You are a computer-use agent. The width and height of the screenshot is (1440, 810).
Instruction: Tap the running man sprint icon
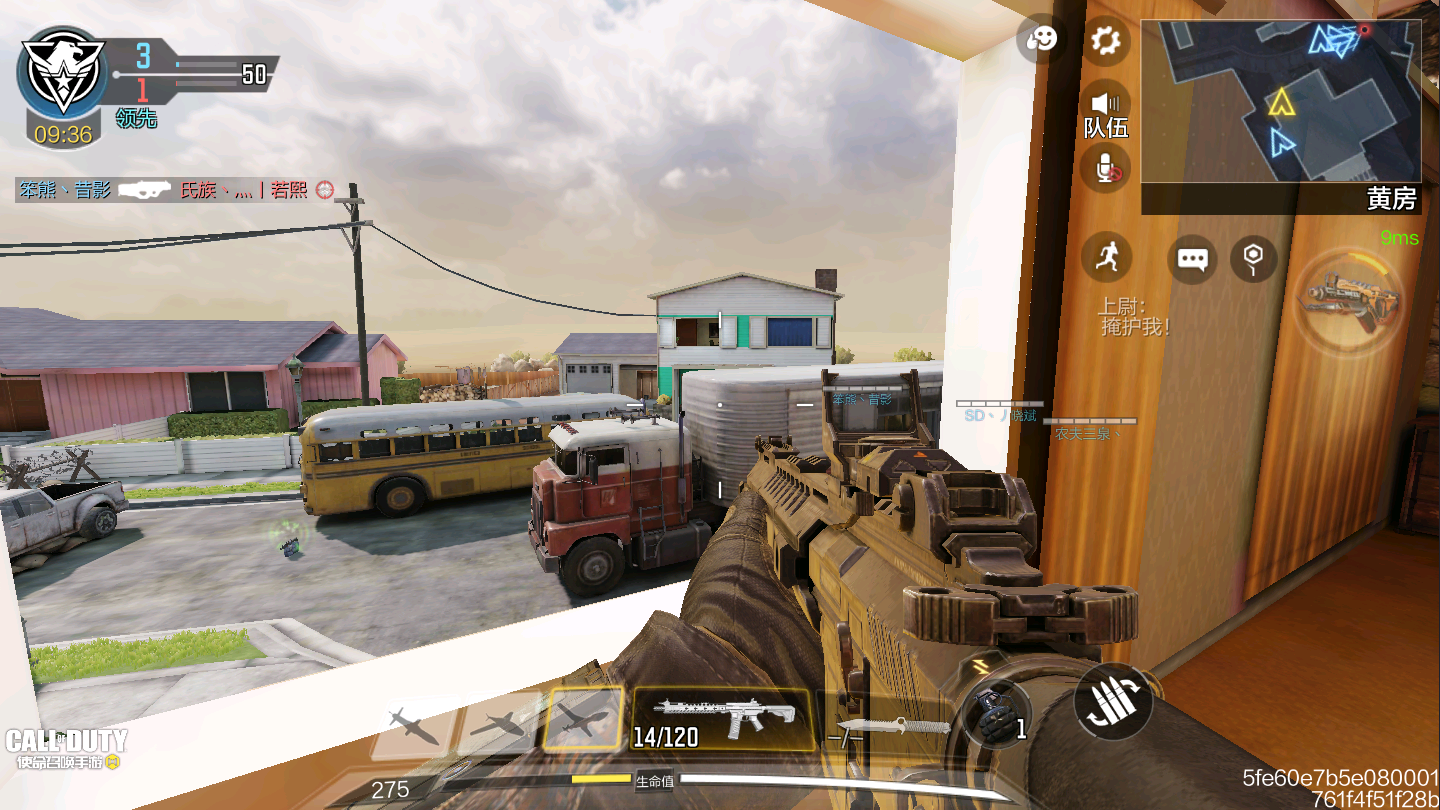click(1106, 258)
